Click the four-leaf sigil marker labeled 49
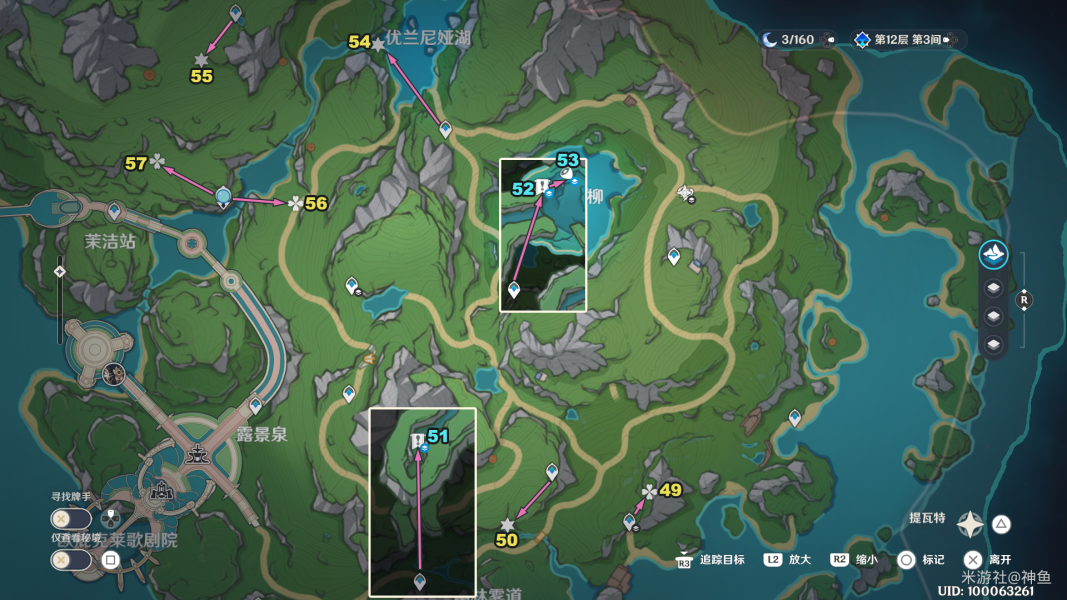The height and width of the screenshot is (600, 1067). (x=650, y=491)
